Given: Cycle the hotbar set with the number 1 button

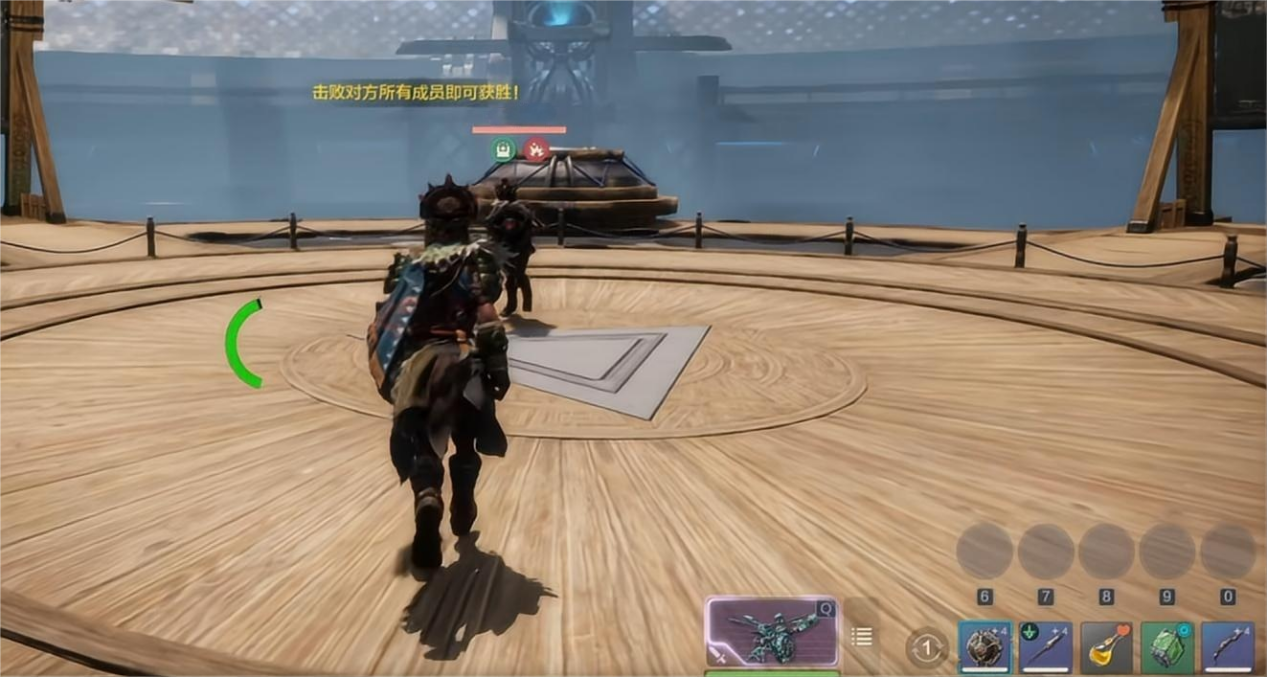Looking at the screenshot, I should 927,648.
